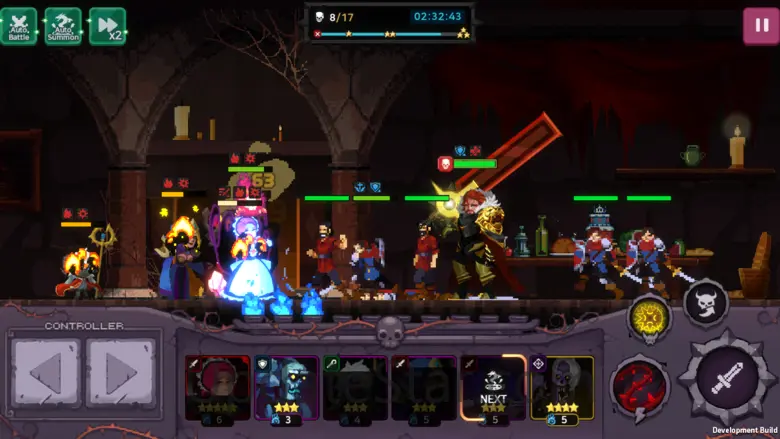Summon the four-star skull card costing 5

[x=562, y=388]
